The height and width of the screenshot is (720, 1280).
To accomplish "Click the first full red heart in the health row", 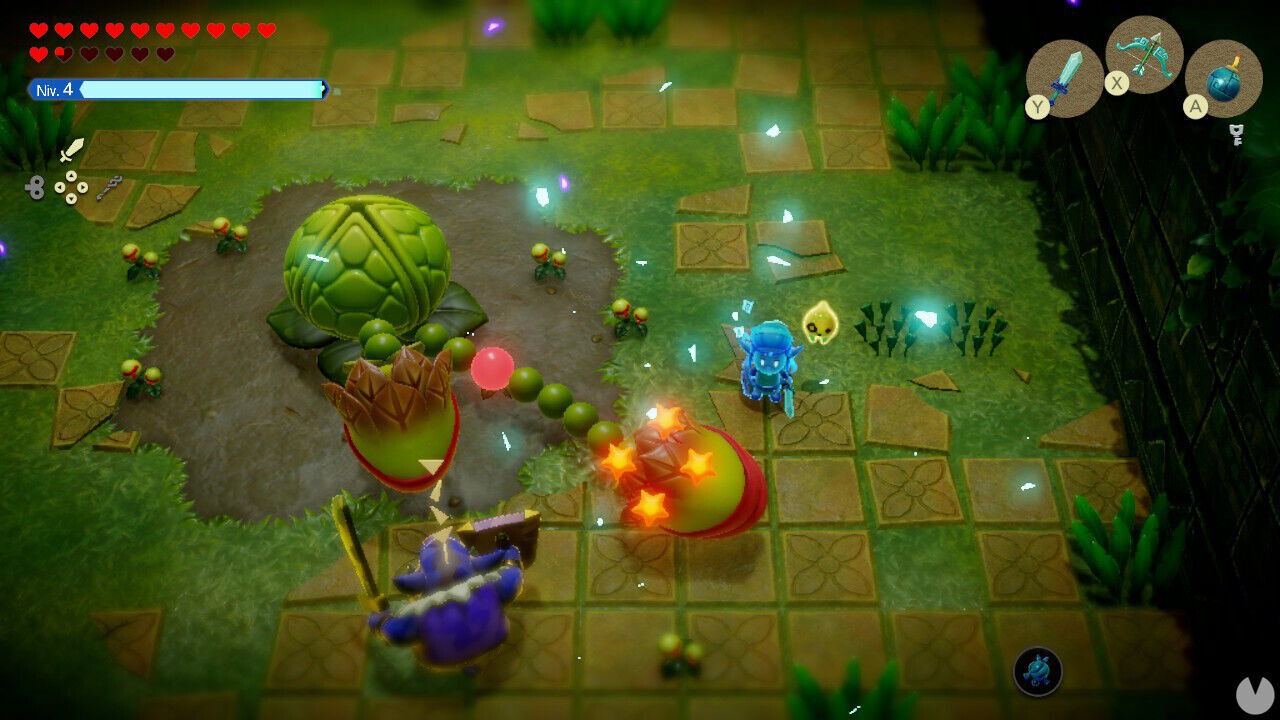I will pyautogui.click(x=37, y=30).
